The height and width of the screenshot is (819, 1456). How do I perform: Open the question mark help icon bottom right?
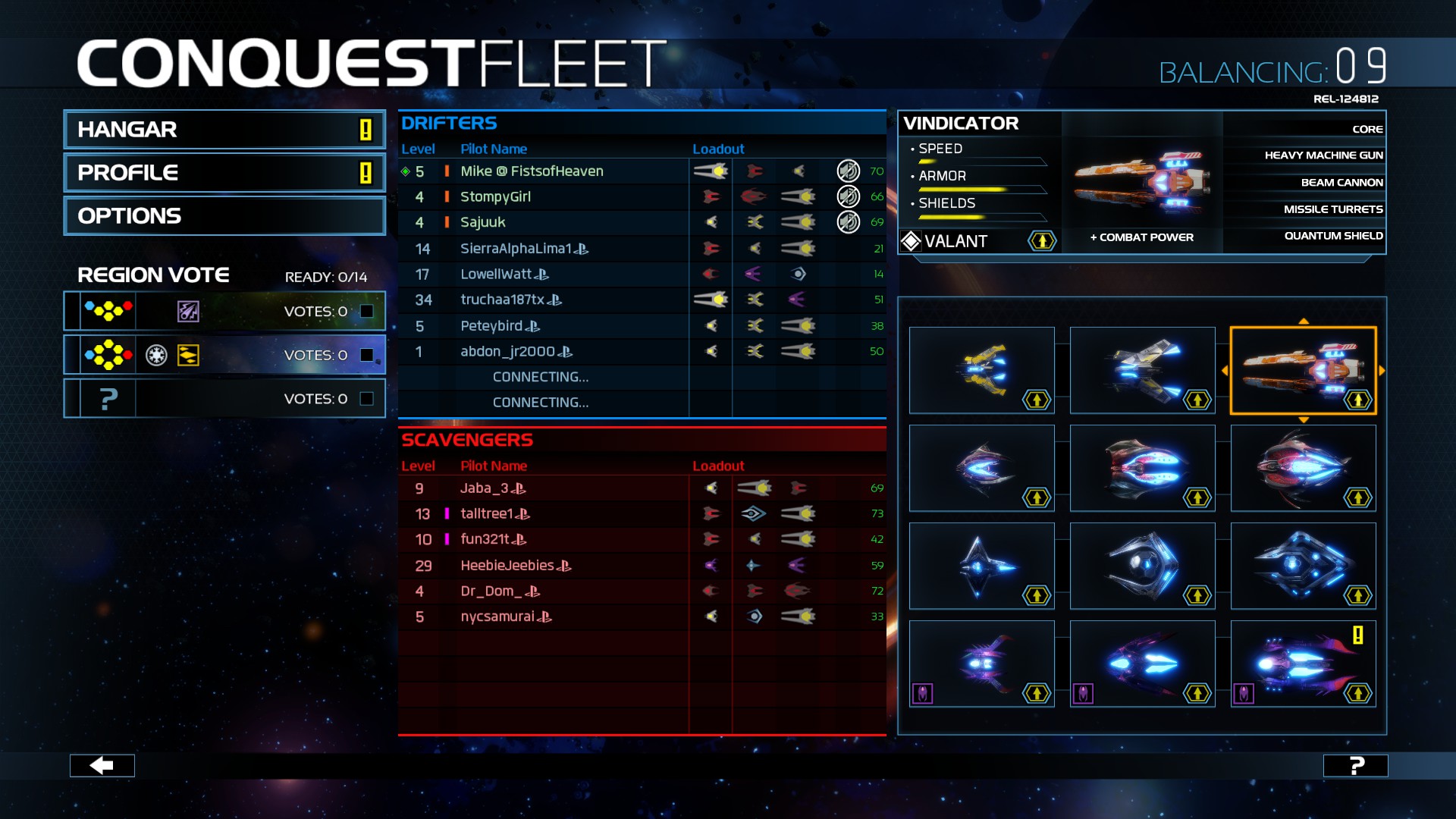pyautogui.click(x=1354, y=766)
